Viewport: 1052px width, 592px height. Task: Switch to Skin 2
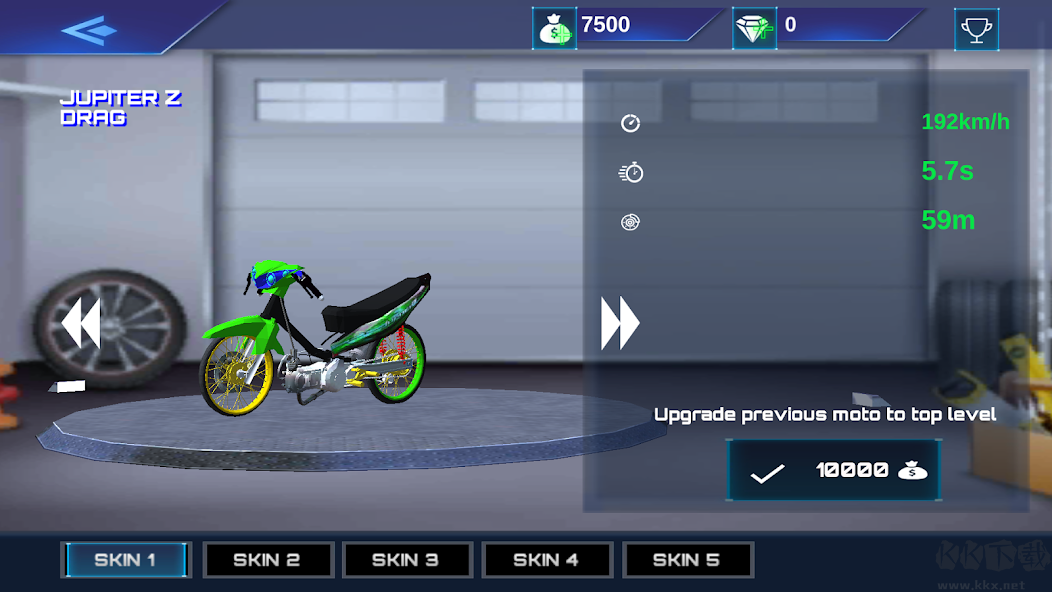pos(267,560)
